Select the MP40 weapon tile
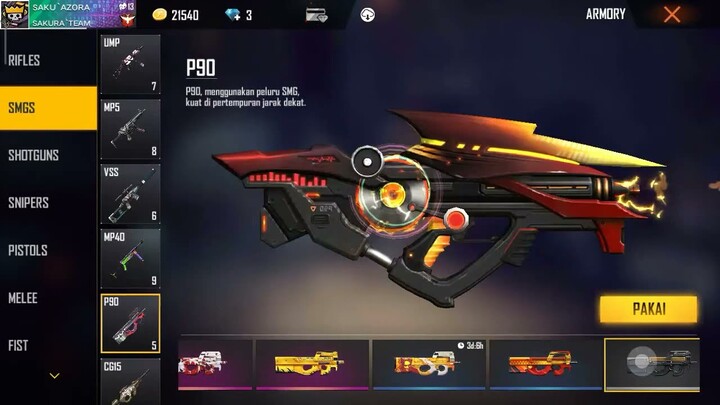Screen dimensions: 720x405 tap(130, 257)
